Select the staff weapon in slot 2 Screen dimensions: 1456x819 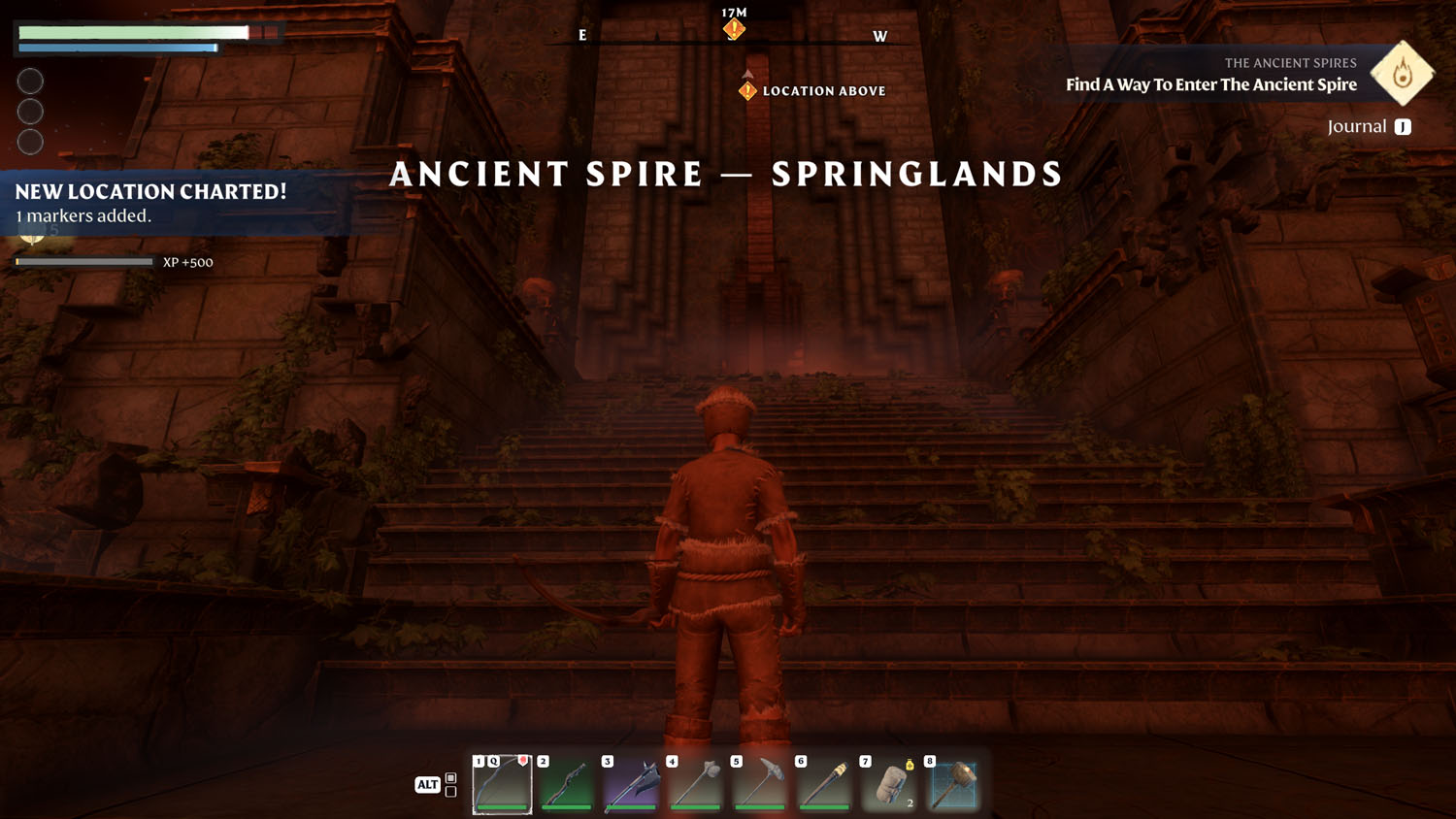(x=566, y=784)
